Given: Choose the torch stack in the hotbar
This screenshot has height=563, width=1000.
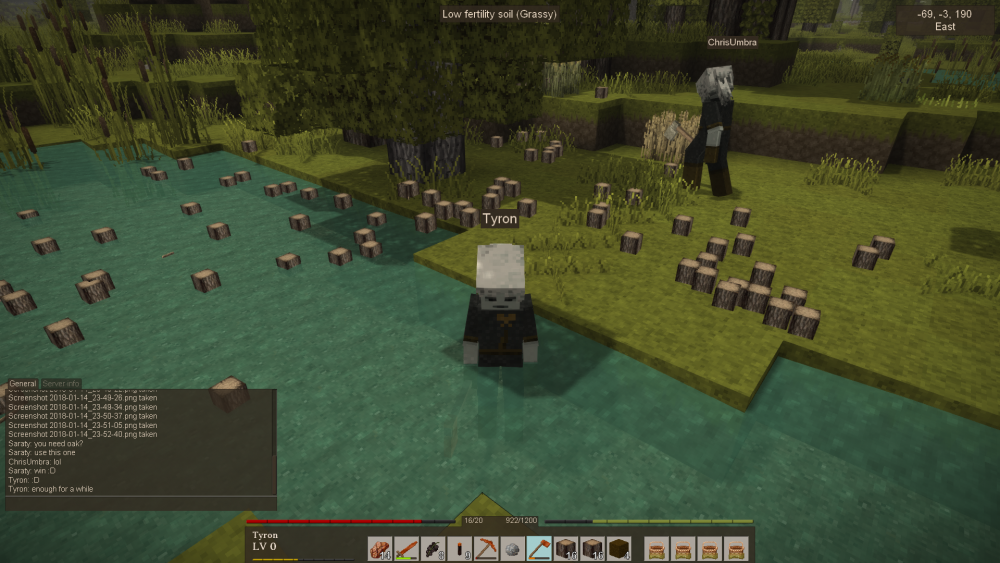Looking at the screenshot, I should tap(459, 548).
